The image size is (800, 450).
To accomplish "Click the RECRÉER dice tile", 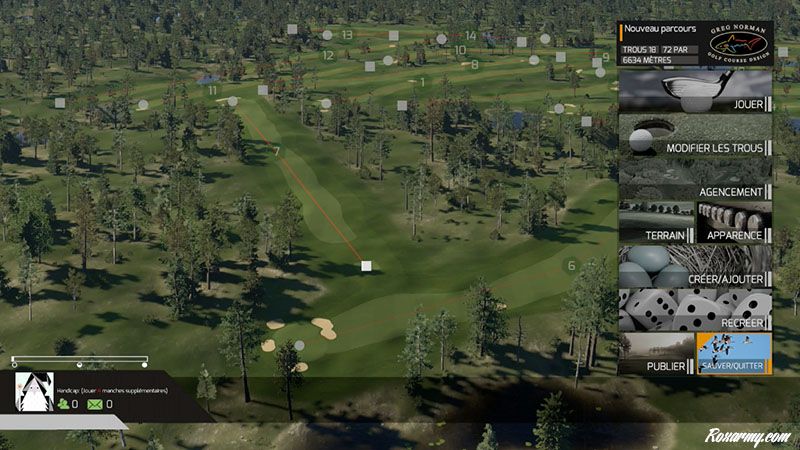I will pyautogui.click(x=695, y=310).
